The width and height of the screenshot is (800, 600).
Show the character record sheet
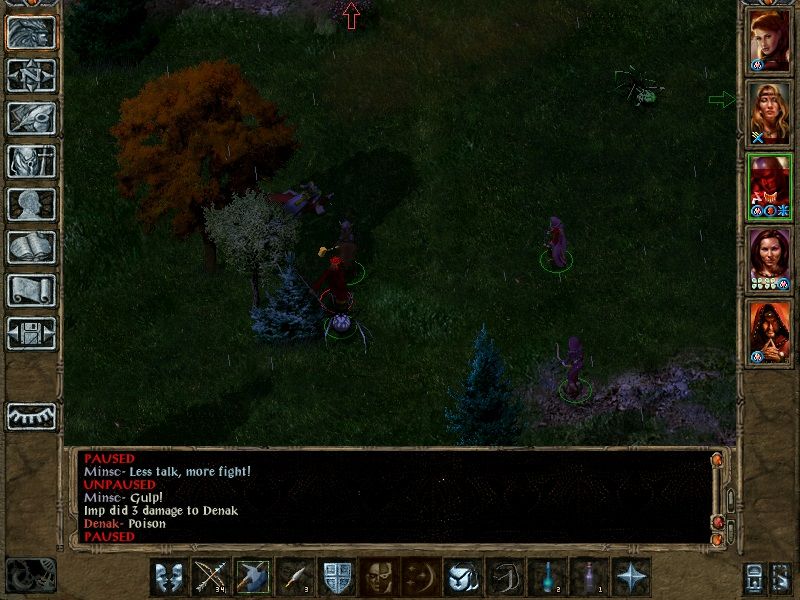(31, 204)
